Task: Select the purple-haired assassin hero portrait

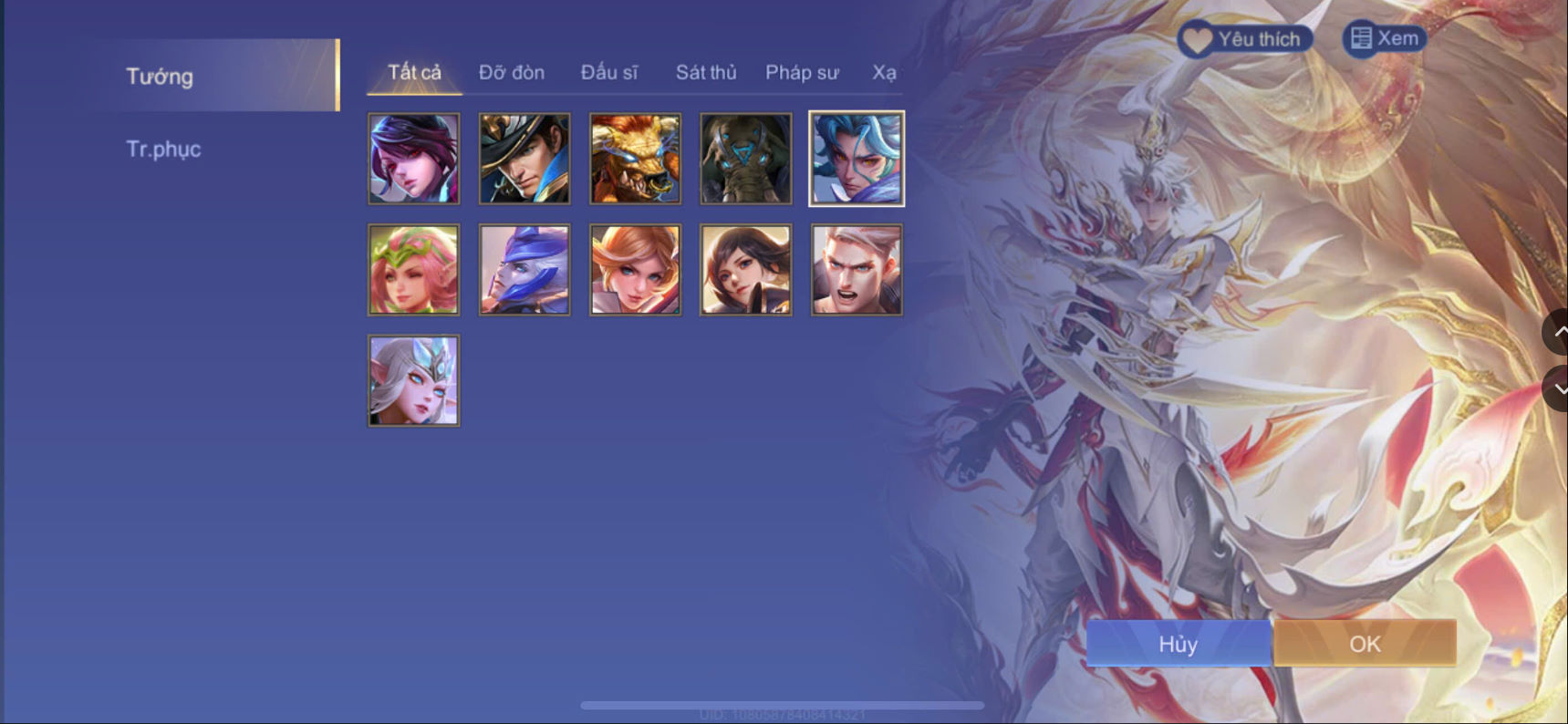Action: coord(413,158)
